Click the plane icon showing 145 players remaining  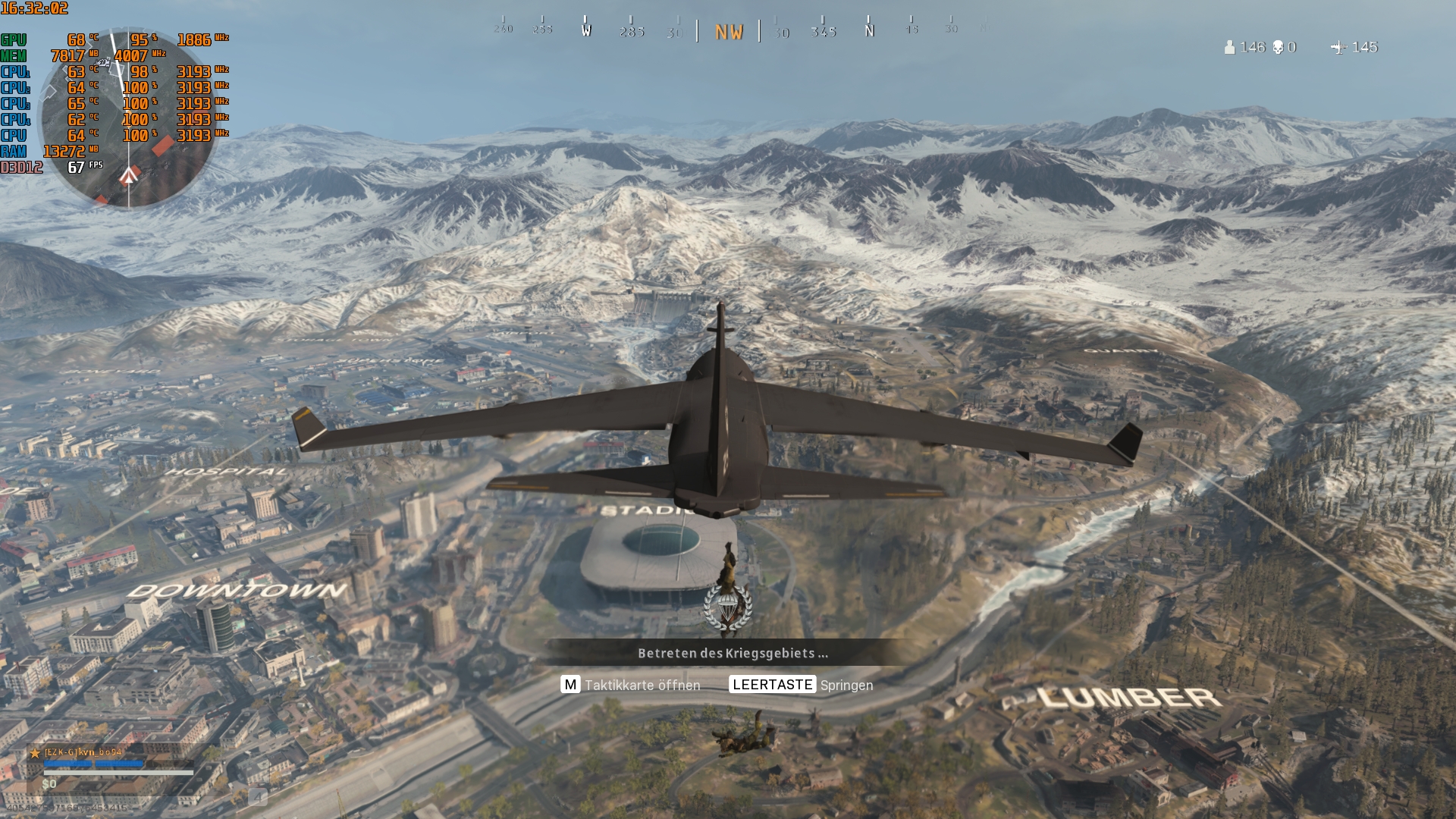point(1339,48)
